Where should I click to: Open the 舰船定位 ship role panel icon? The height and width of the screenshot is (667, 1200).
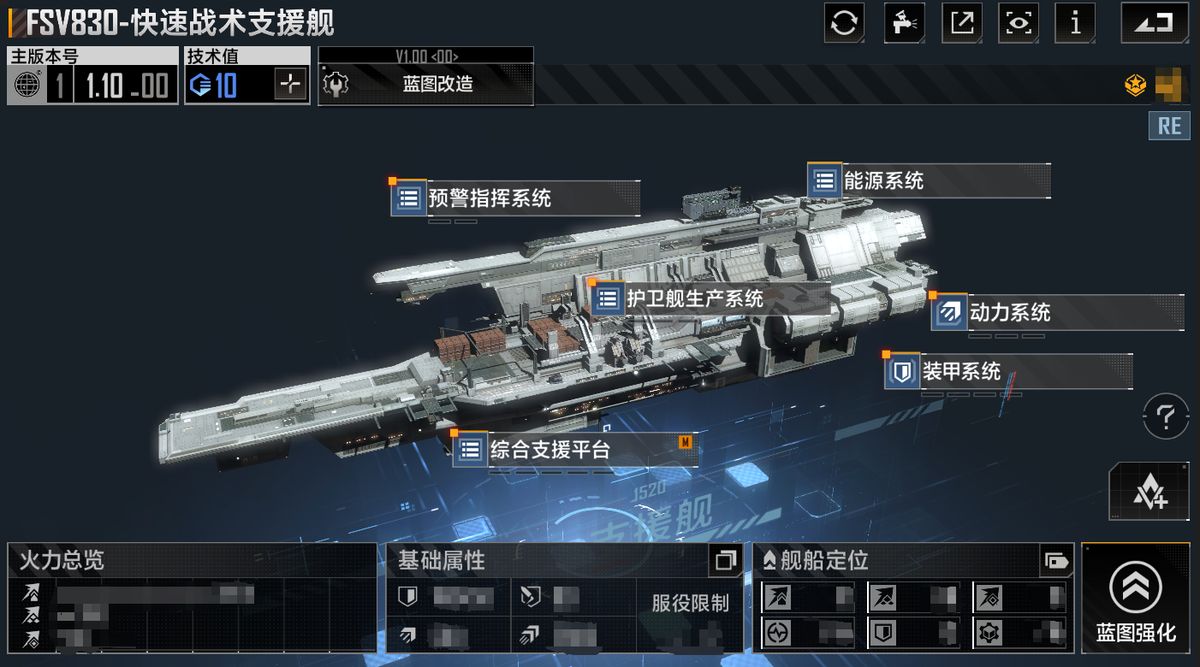click(x=1054, y=561)
